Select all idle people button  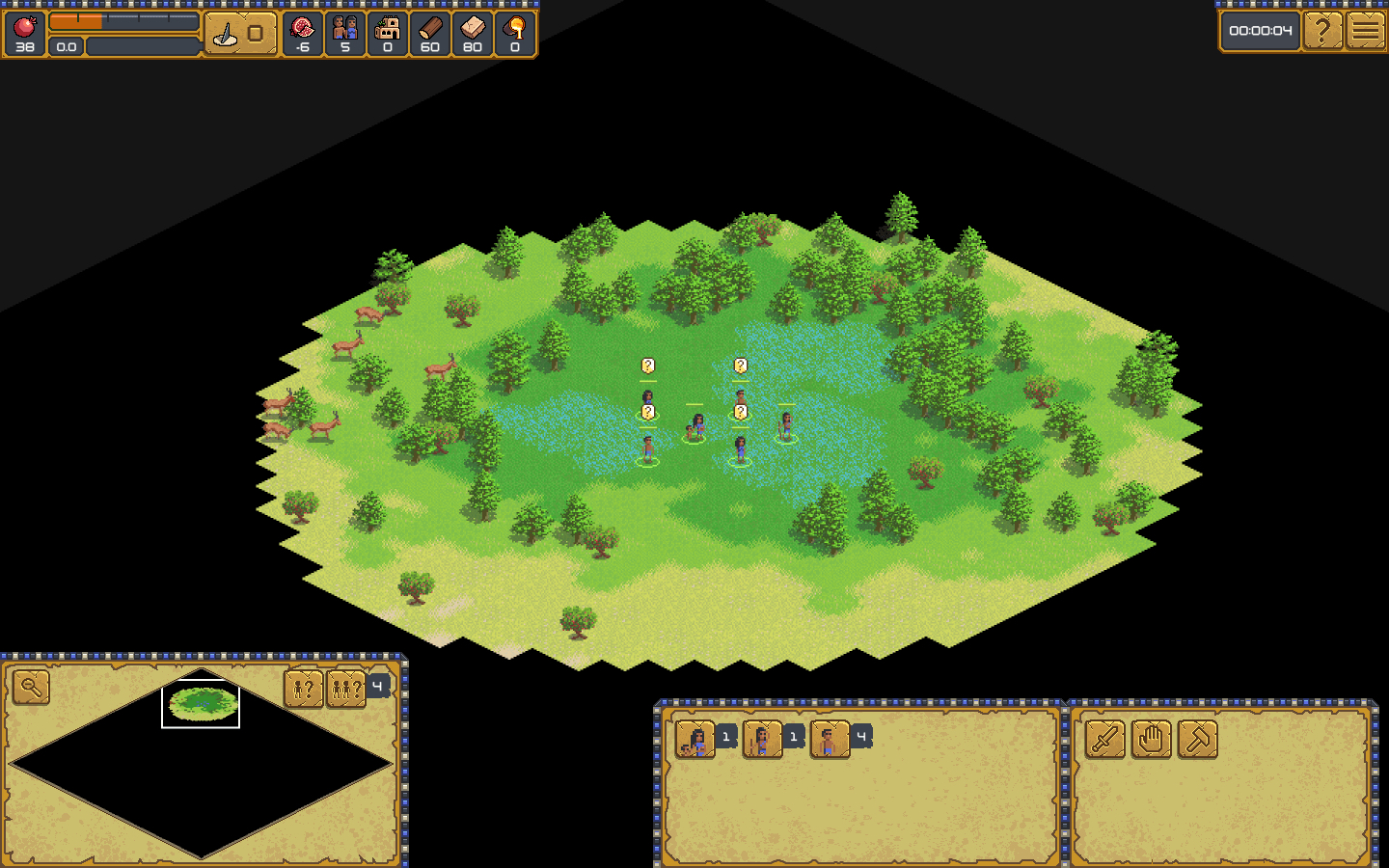point(345,689)
